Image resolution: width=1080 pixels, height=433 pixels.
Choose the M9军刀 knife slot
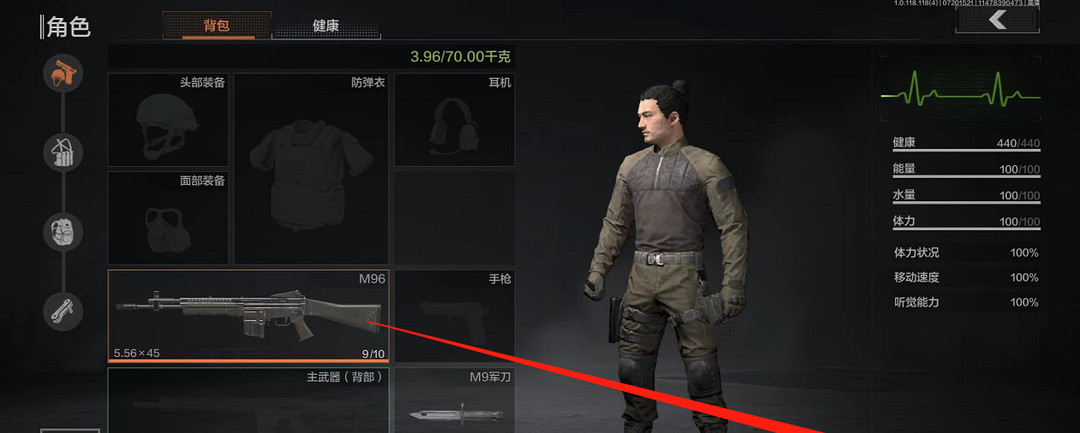[x=454, y=400]
